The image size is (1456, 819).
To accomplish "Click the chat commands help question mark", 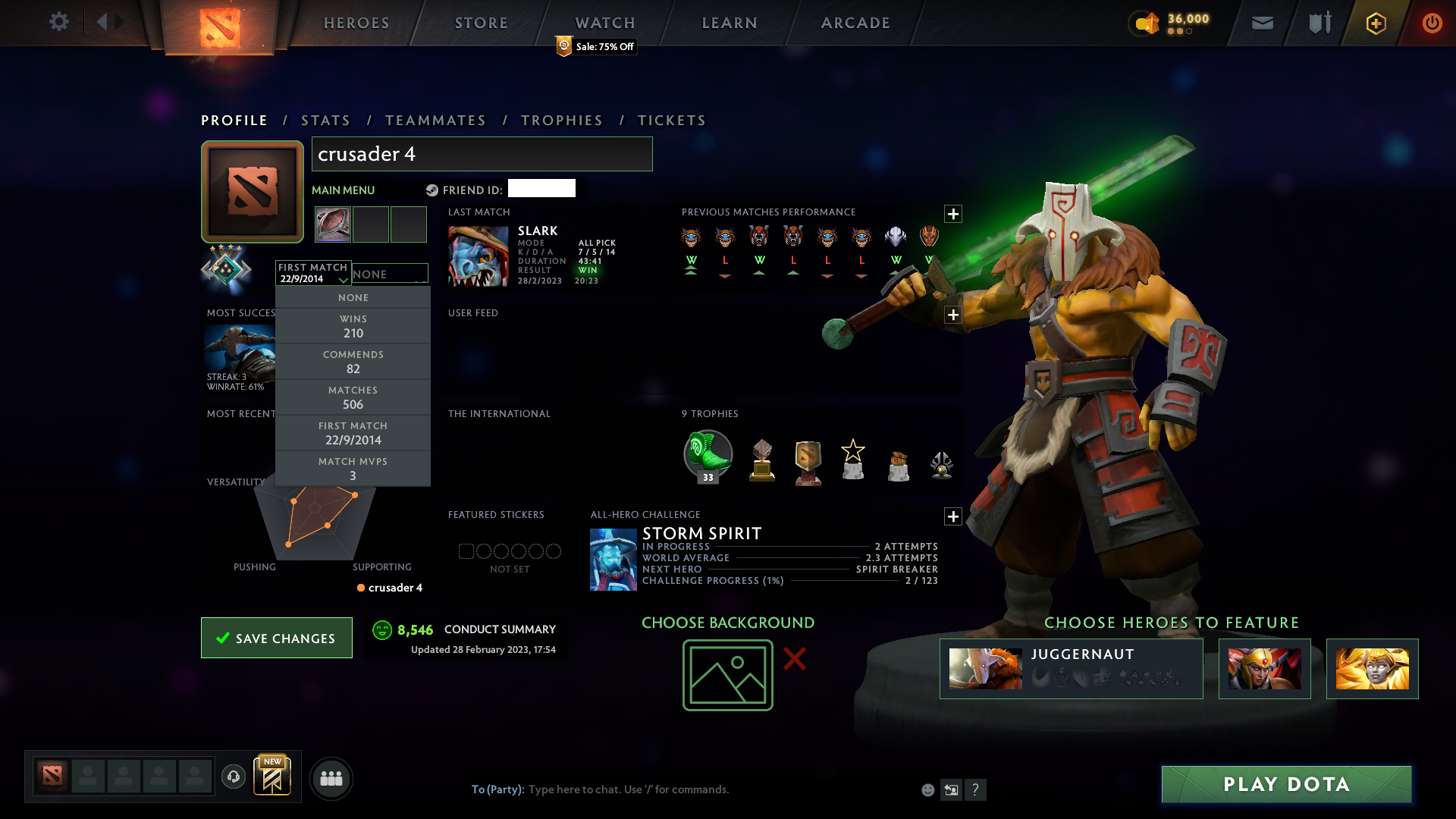I will tap(976, 789).
